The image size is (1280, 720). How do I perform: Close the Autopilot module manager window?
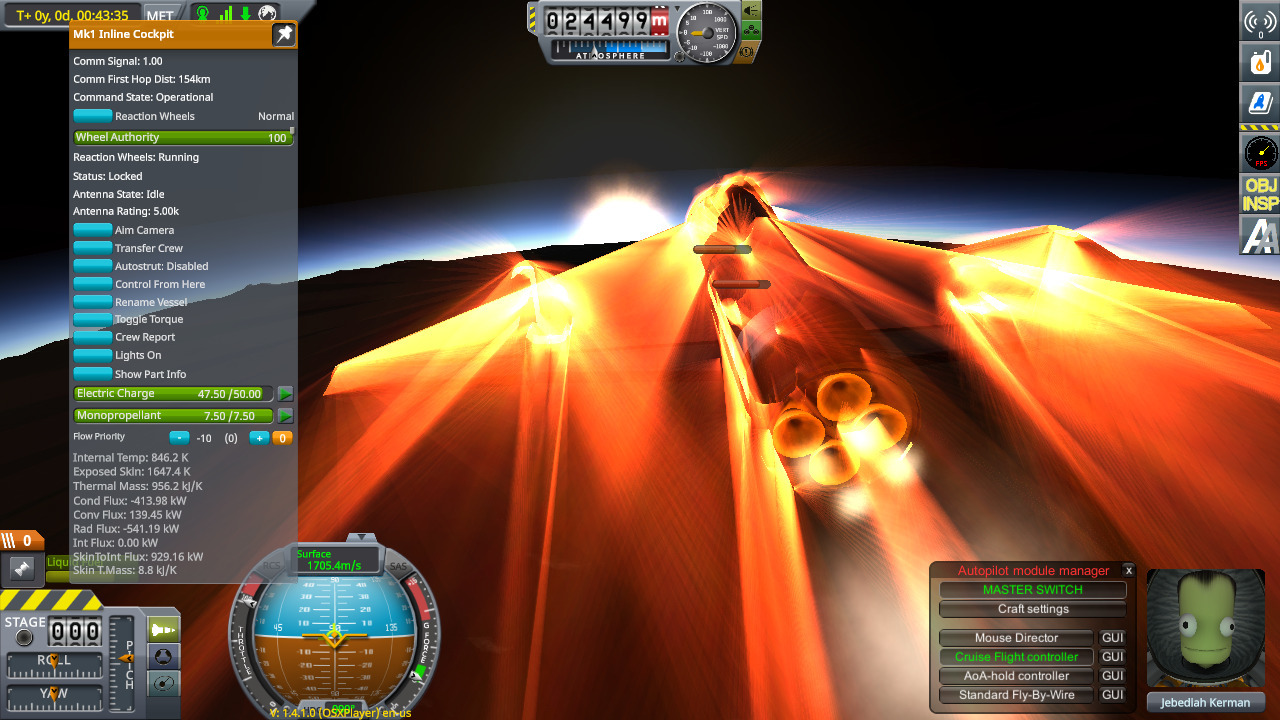1128,570
